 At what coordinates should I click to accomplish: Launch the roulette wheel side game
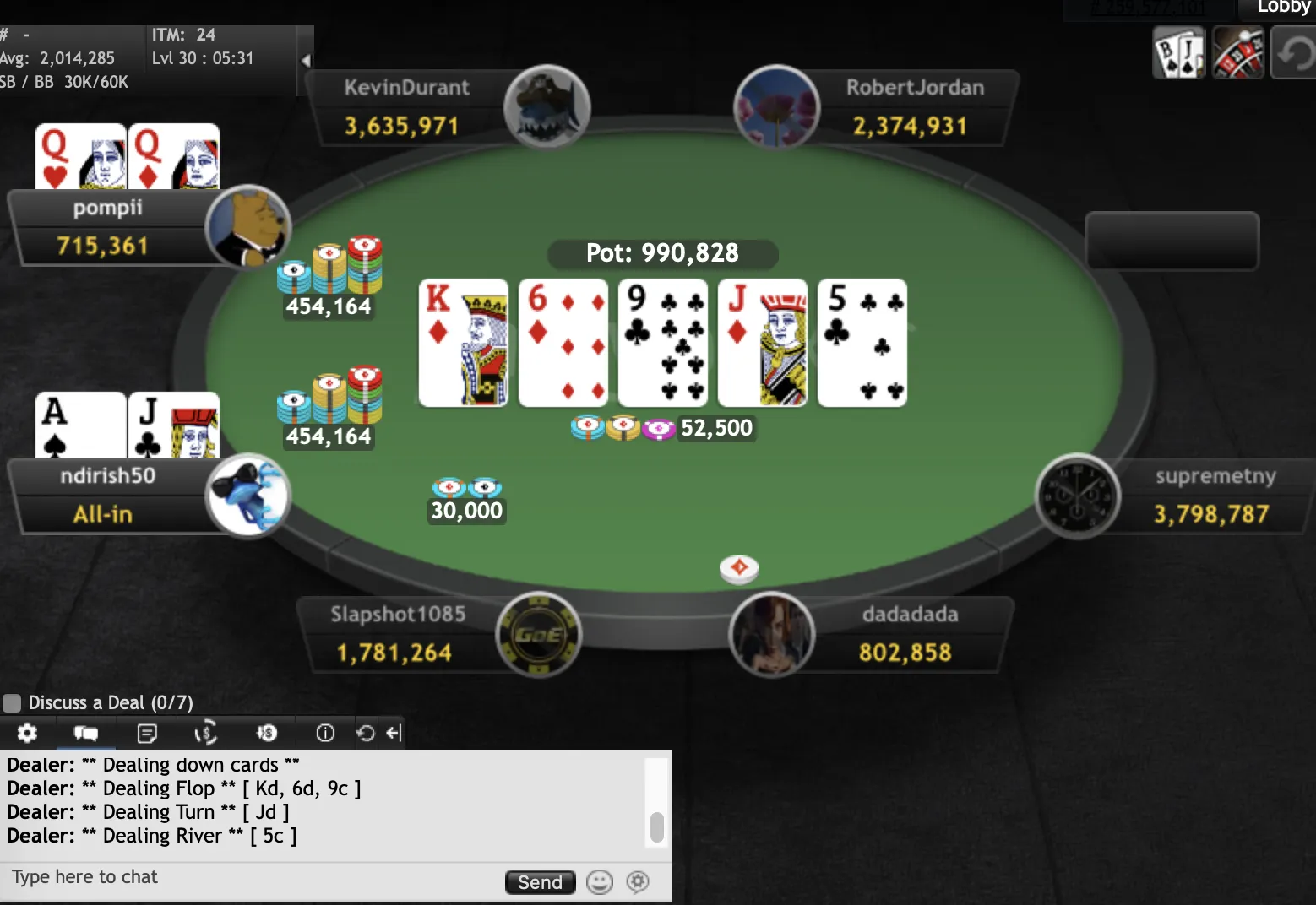(1237, 52)
